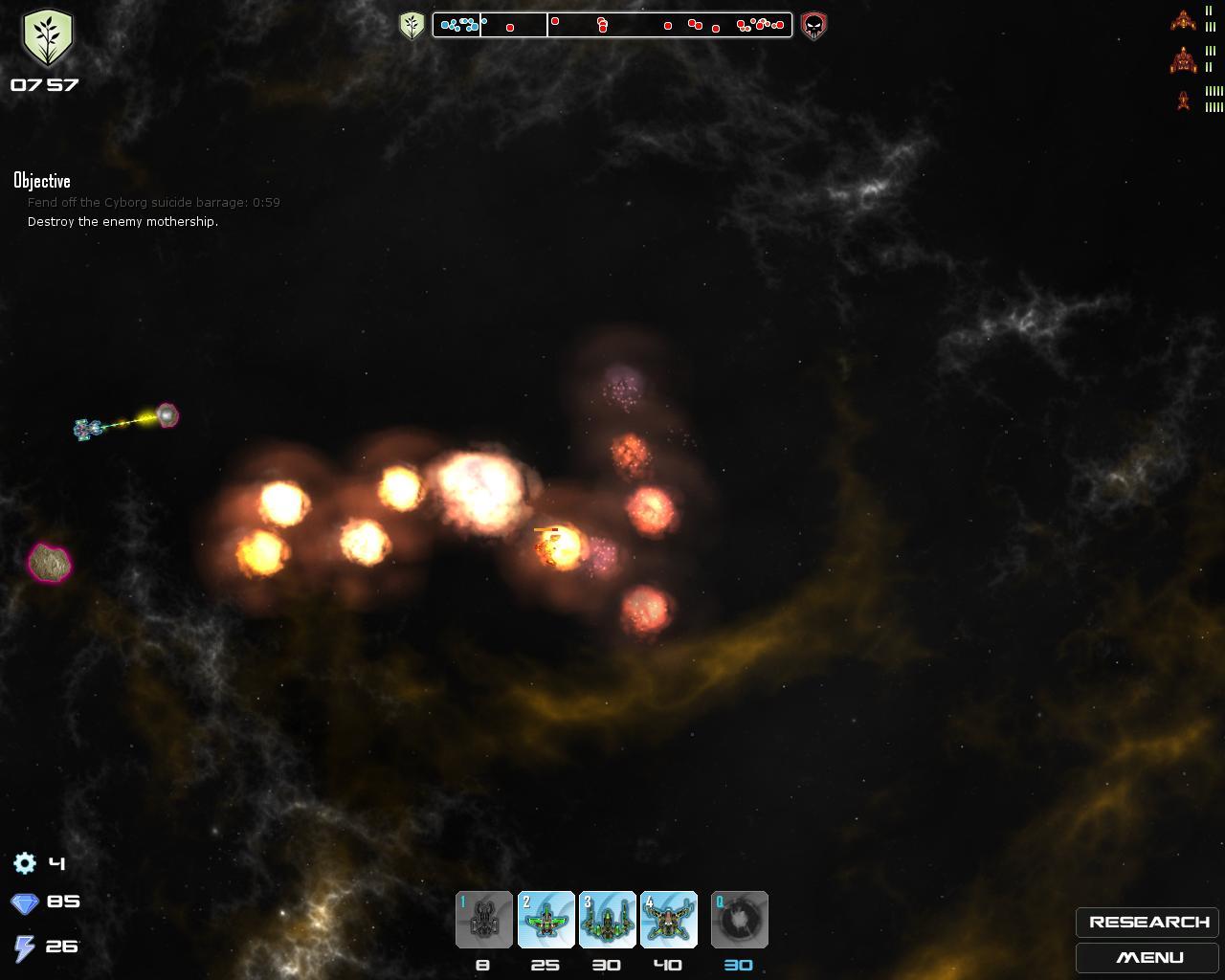Select the smallest enemy ship wave icon
Screen dimensions: 1225x980
click(x=1184, y=100)
